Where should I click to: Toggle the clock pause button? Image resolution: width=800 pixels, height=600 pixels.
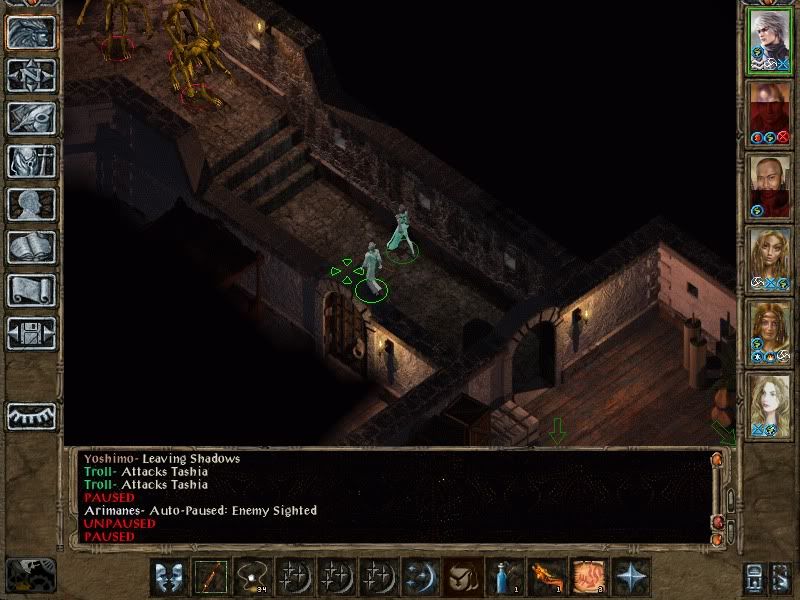click(x=31, y=574)
